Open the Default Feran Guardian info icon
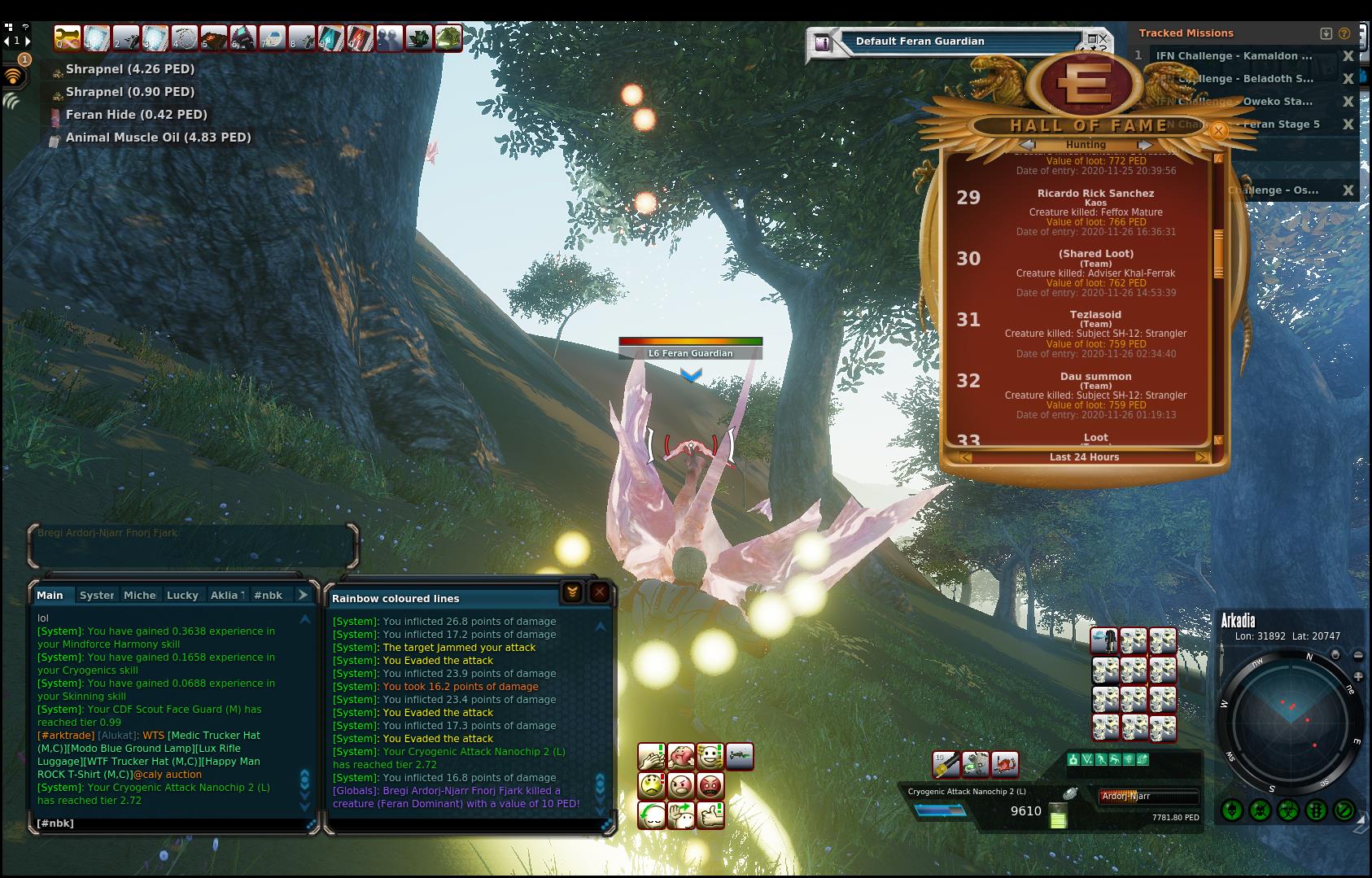Viewport: 1372px width, 878px height. click(x=823, y=42)
